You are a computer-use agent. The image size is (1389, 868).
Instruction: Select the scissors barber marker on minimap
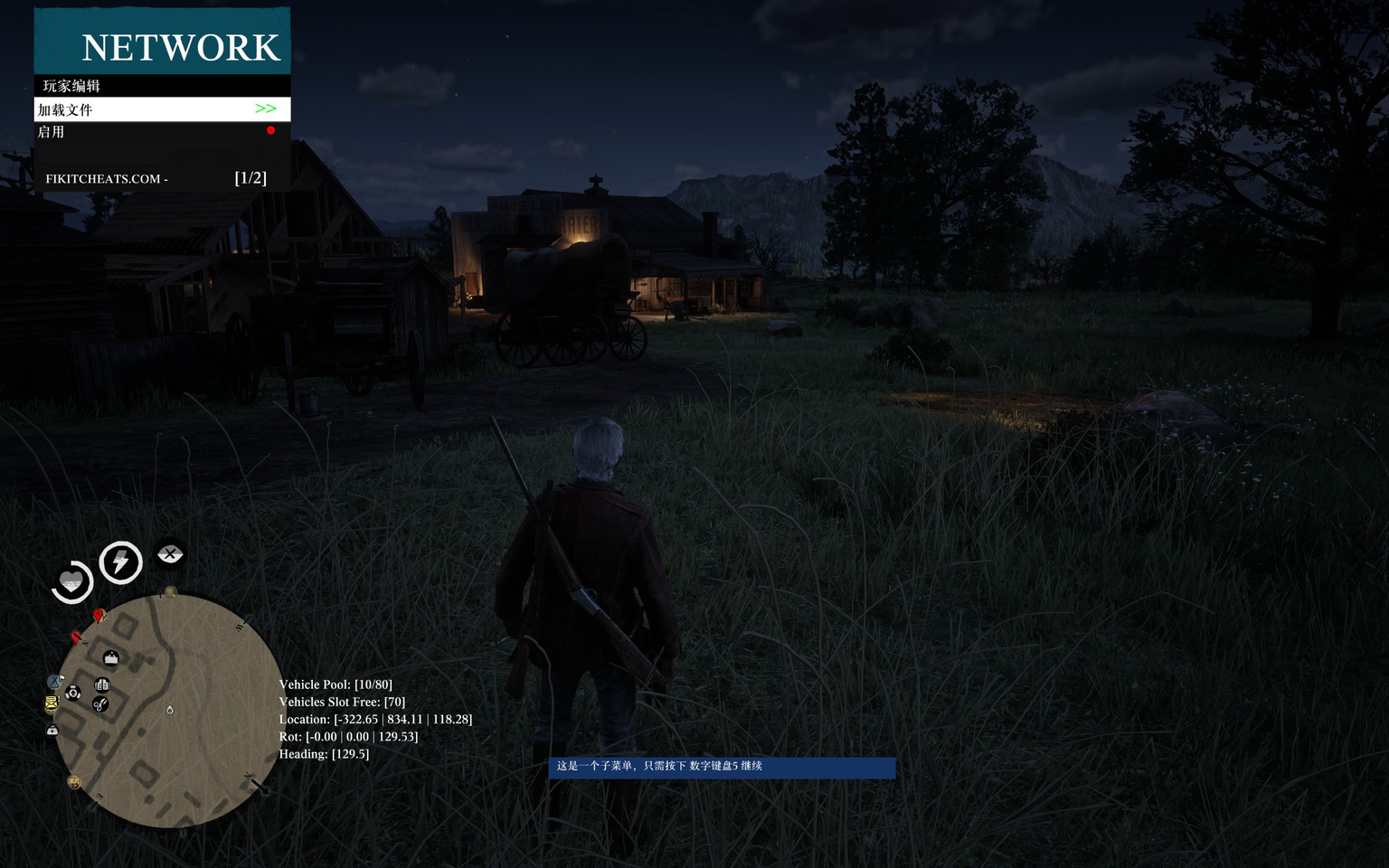pyautogui.click(x=100, y=704)
